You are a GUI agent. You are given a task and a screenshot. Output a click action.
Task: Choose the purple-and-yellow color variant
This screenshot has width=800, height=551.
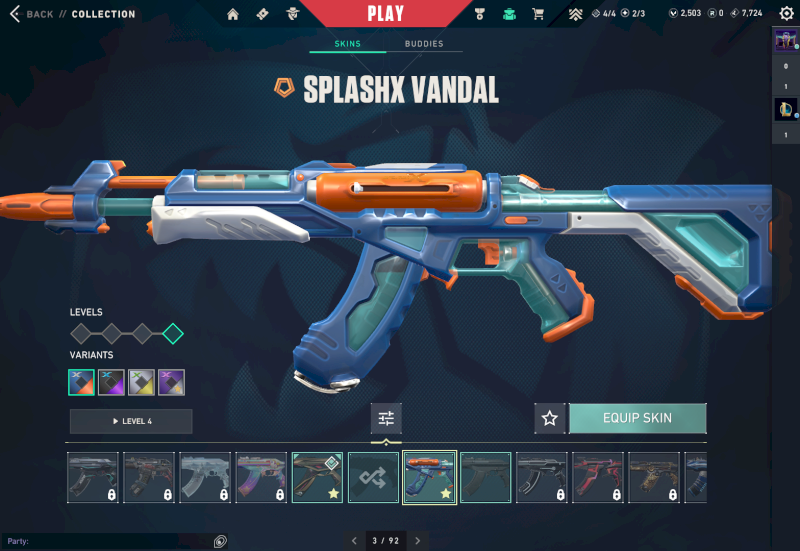pos(171,382)
